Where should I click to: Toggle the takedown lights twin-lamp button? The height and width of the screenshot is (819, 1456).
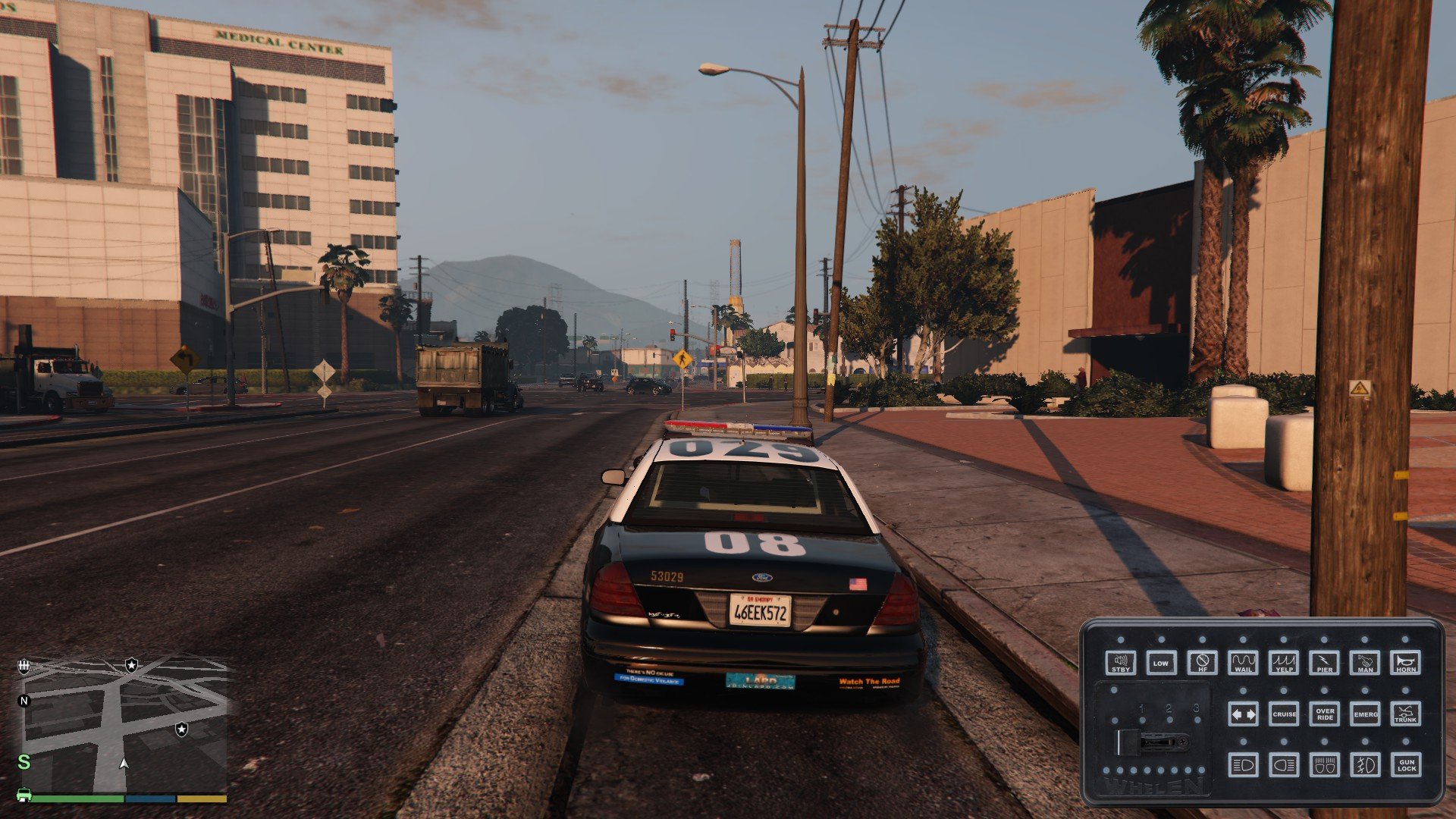point(1325,765)
